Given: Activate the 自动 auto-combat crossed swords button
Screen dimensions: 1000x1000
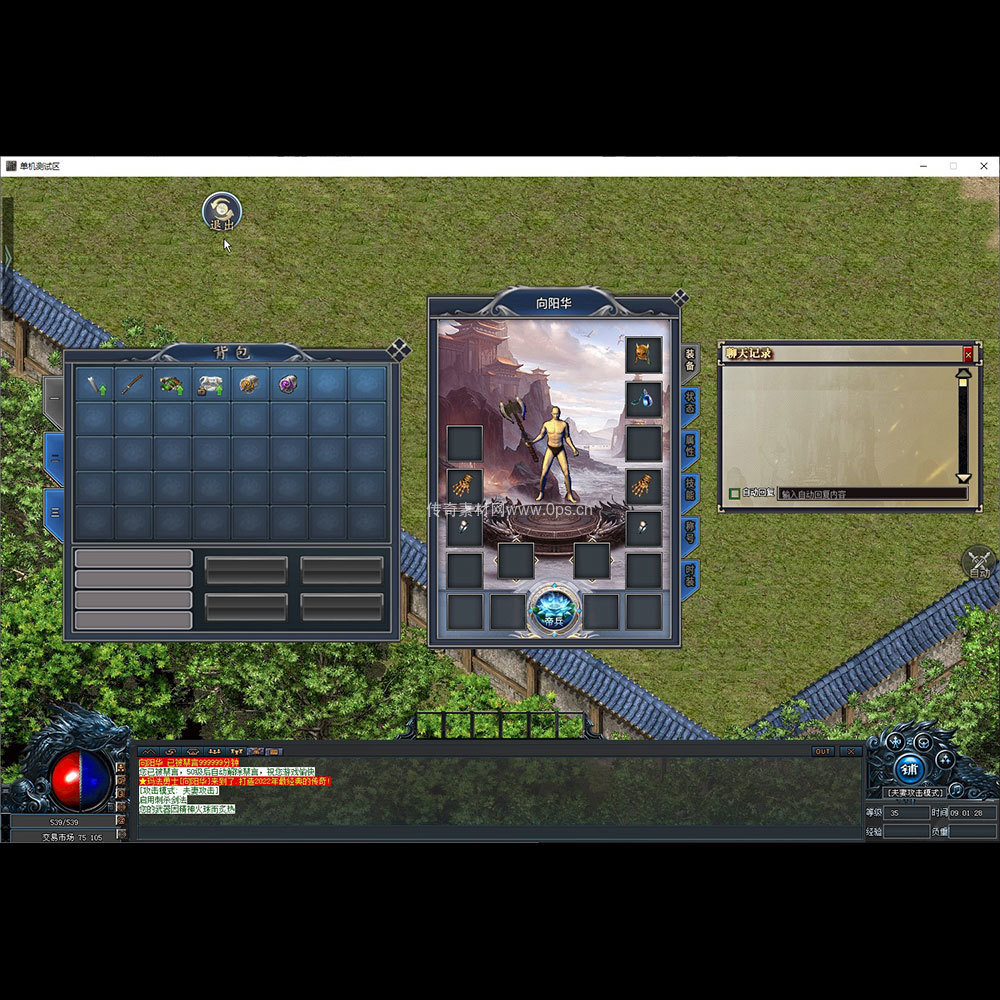Looking at the screenshot, I should [x=979, y=562].
